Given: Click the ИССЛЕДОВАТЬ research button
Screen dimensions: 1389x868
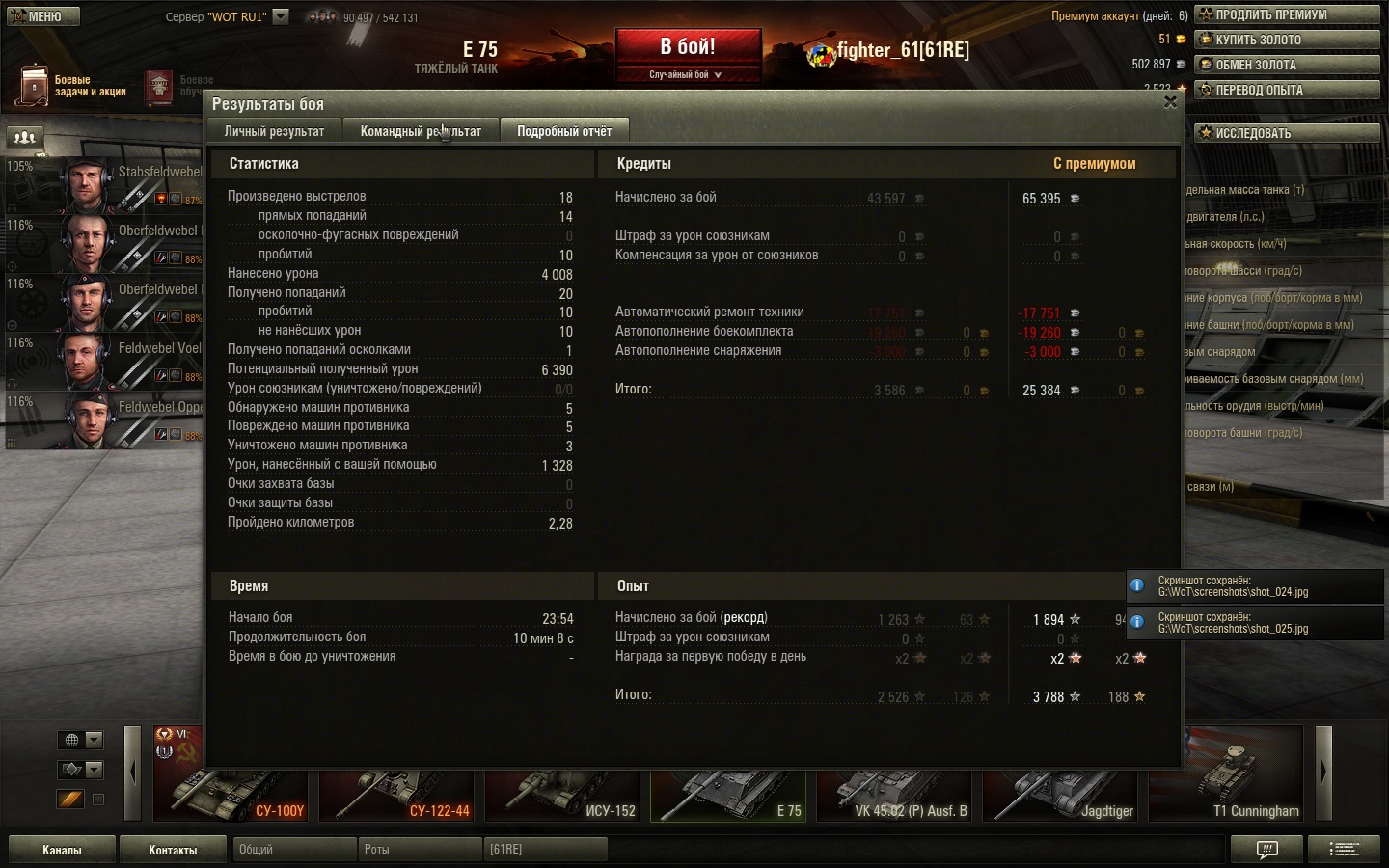Looking at the screenshot, I should click(x=1287, y=133).
